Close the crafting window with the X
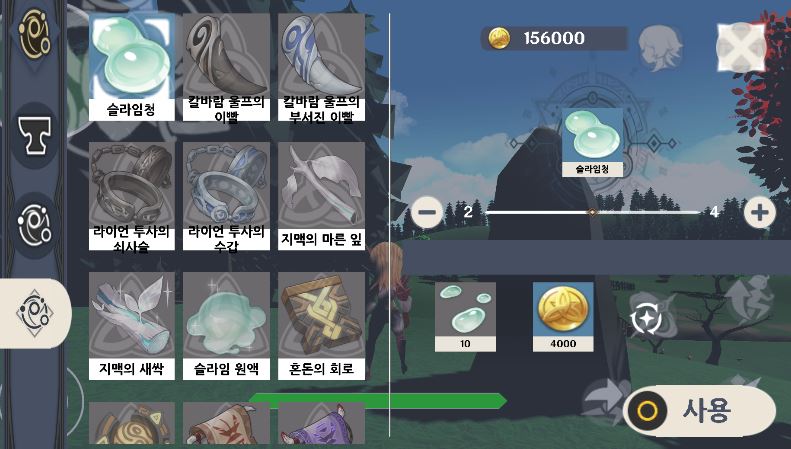Image resolution: width=791 pixels, height=449 pixels. pyautogui.click(x=741, y=44)
